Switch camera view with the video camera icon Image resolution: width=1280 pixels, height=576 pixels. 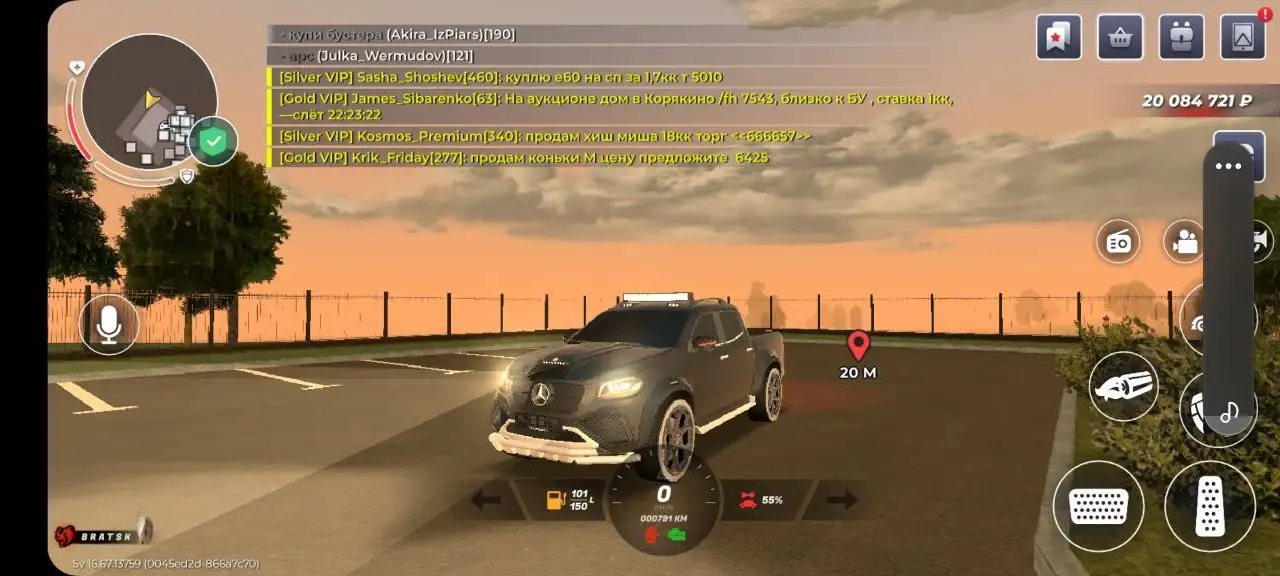click(x=1185, y=241)
